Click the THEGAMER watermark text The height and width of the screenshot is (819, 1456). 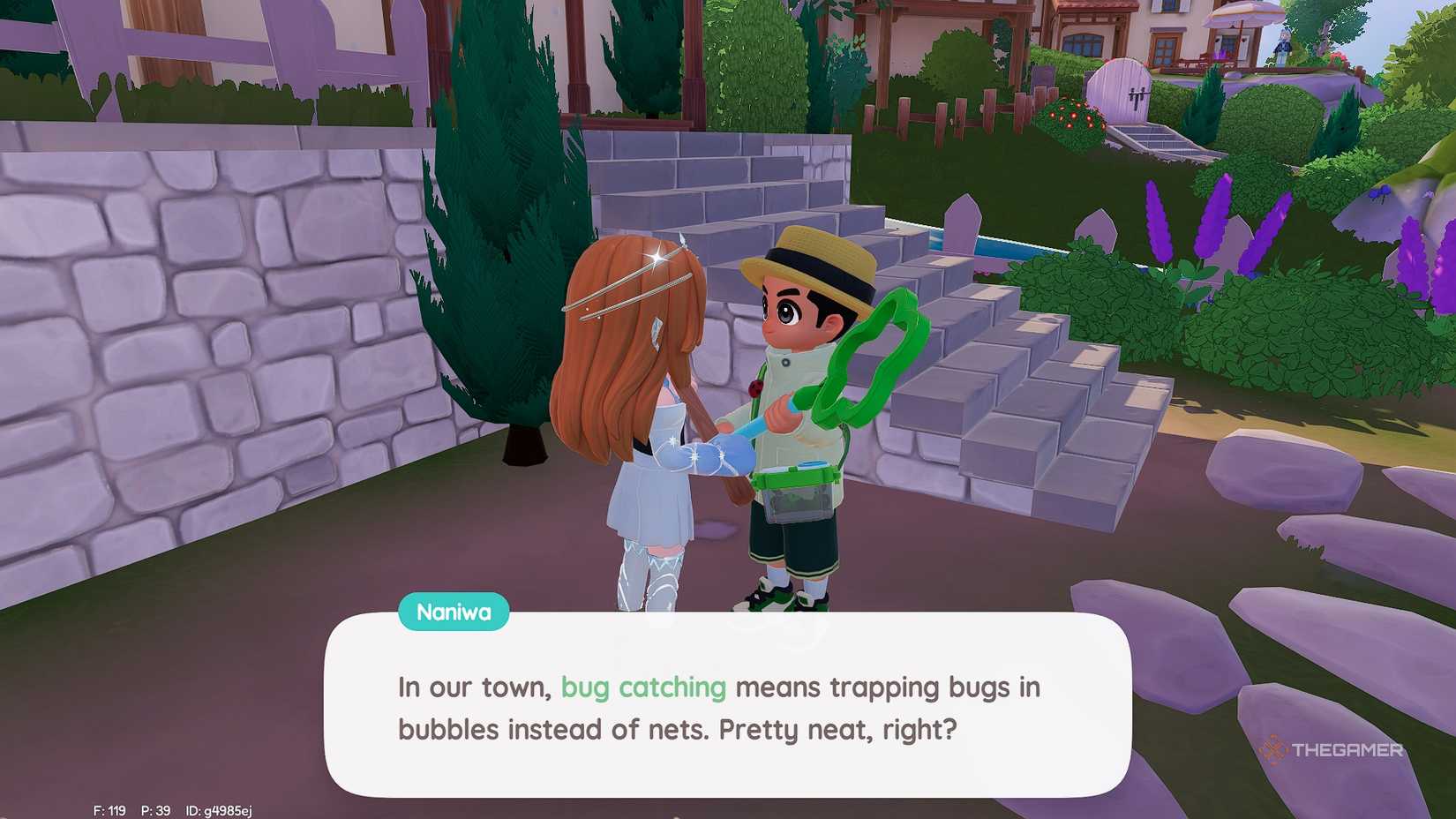1346,751
